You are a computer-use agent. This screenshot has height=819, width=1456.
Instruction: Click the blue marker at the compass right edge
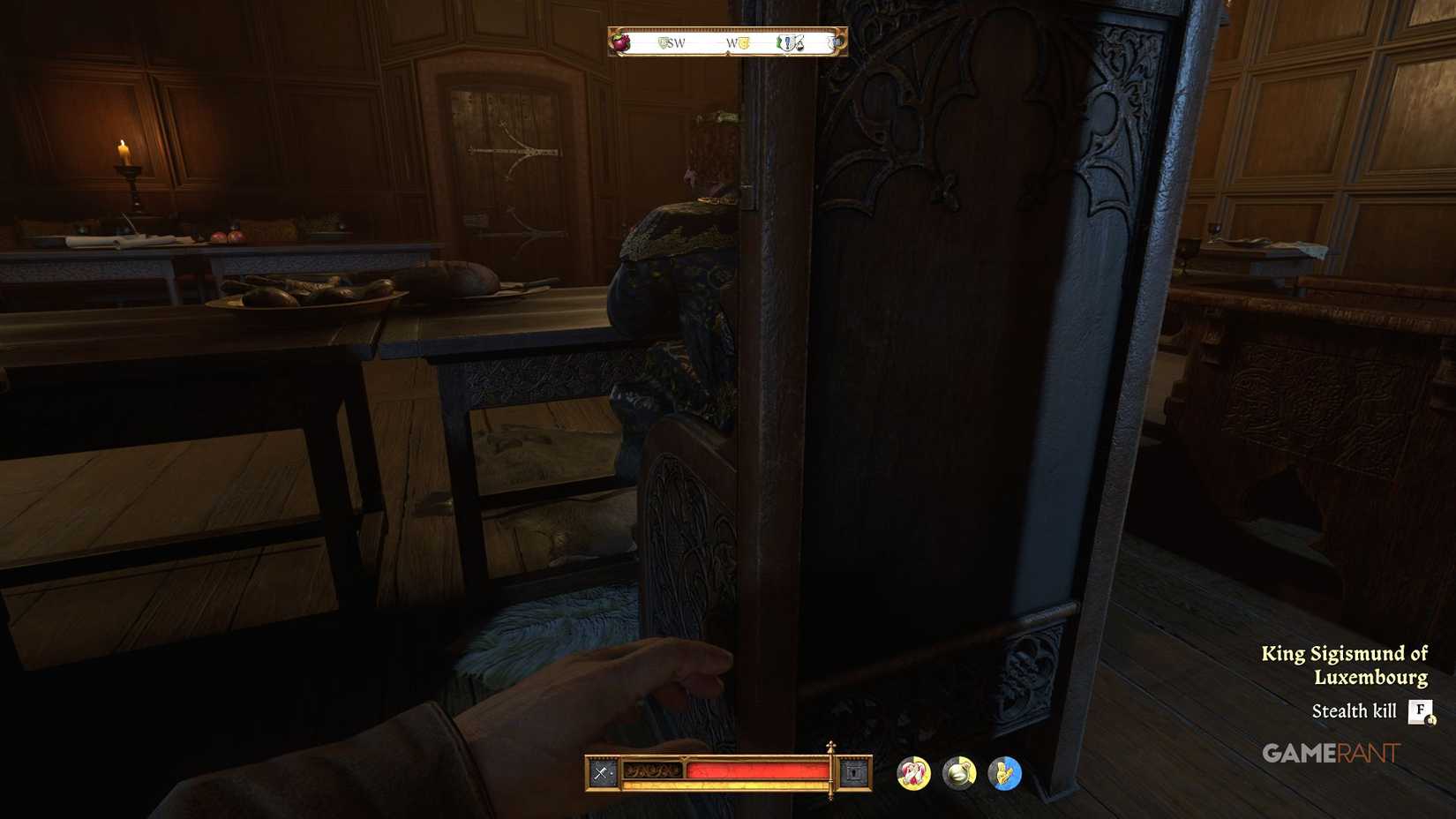point(835,41)
